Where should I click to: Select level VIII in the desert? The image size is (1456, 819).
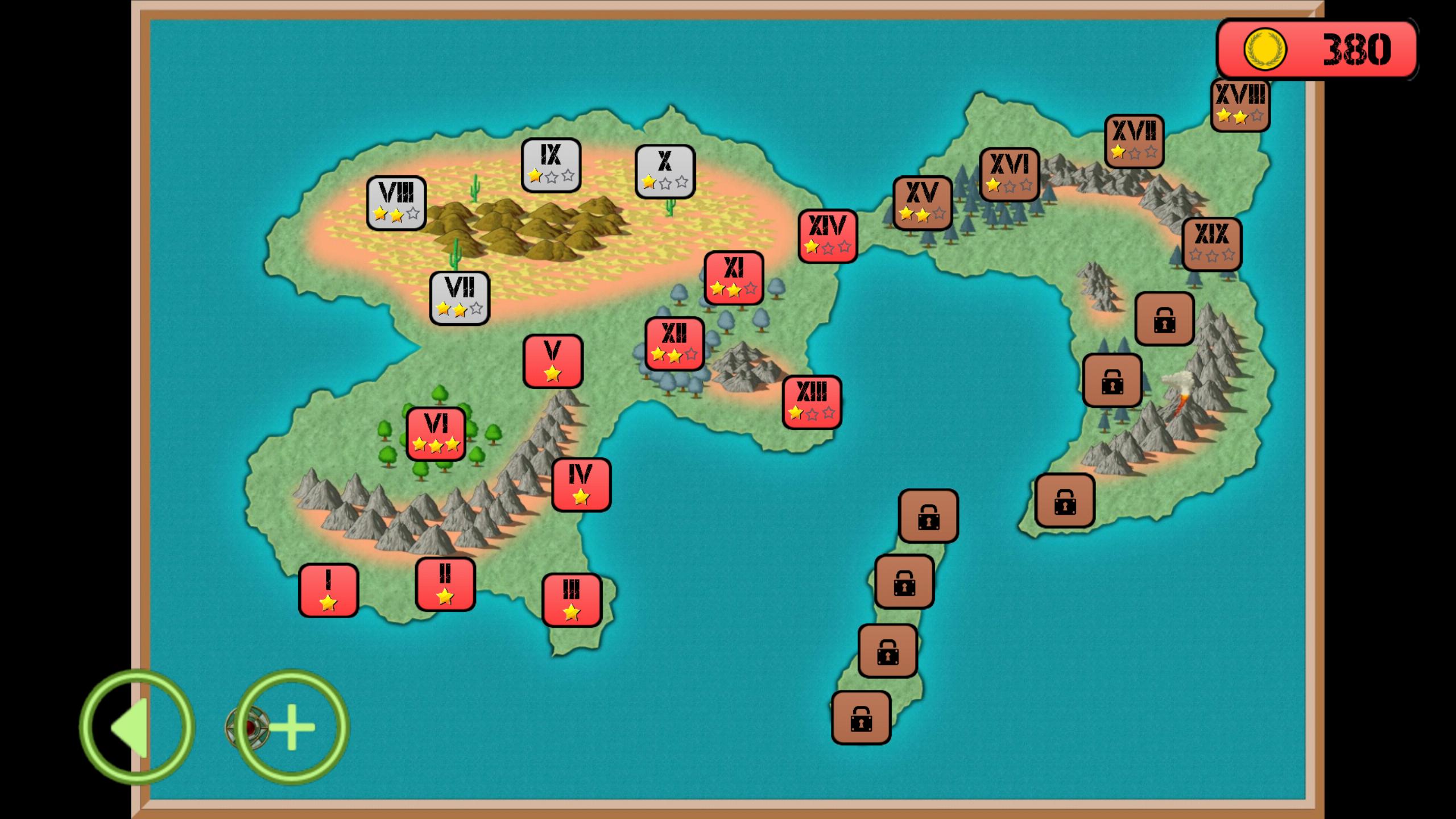[x=398, y=202]
